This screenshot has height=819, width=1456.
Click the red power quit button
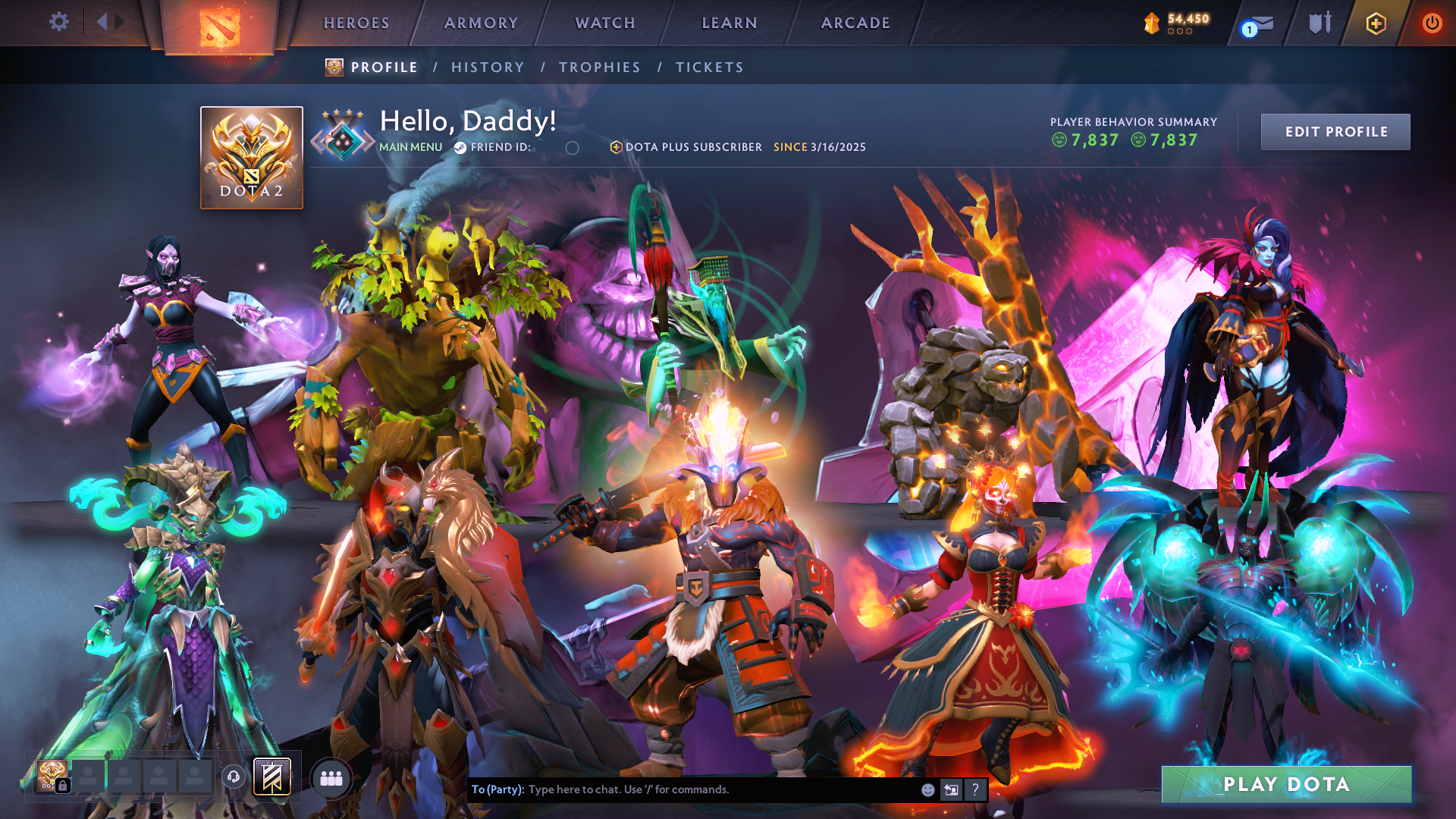click(x=1432, y=24)
